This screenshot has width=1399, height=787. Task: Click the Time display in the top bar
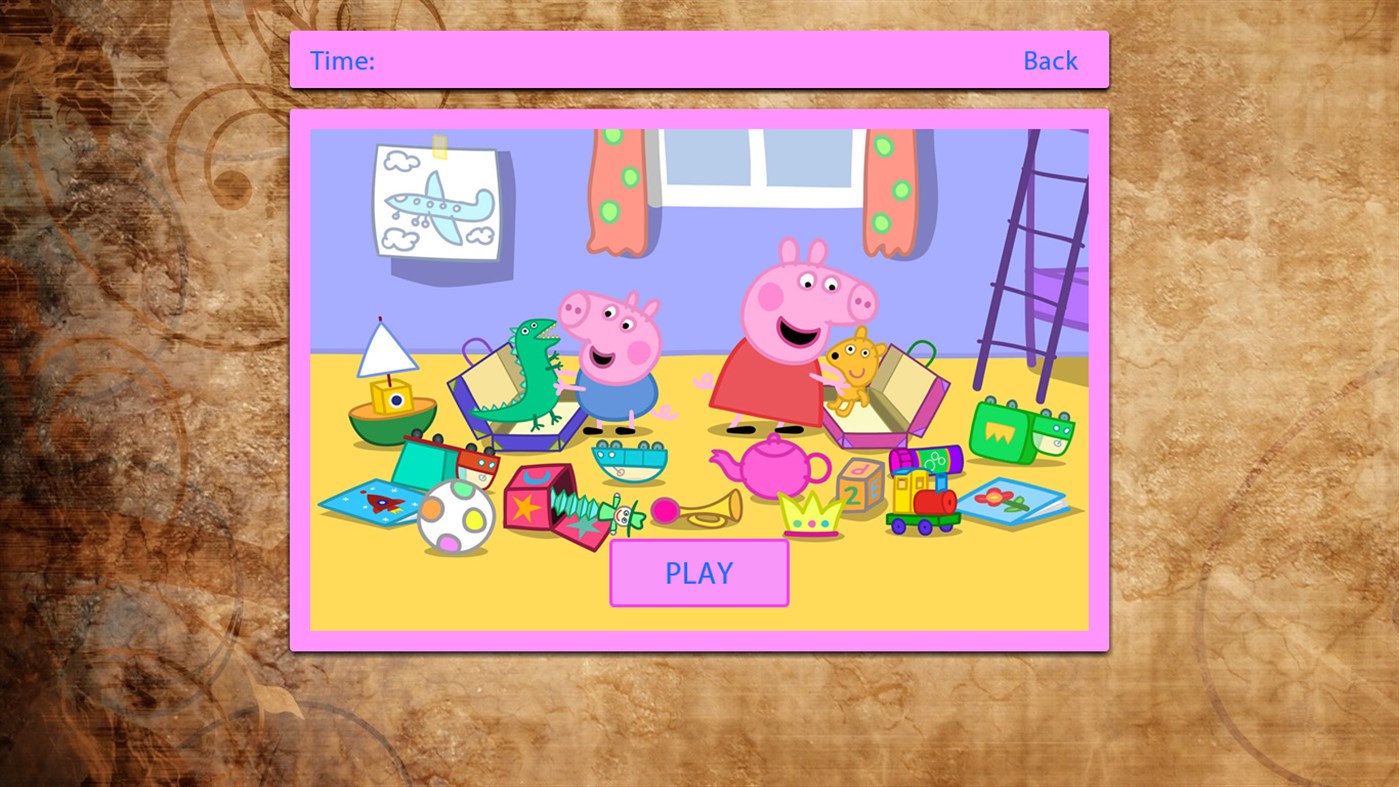tap(342, 60)
